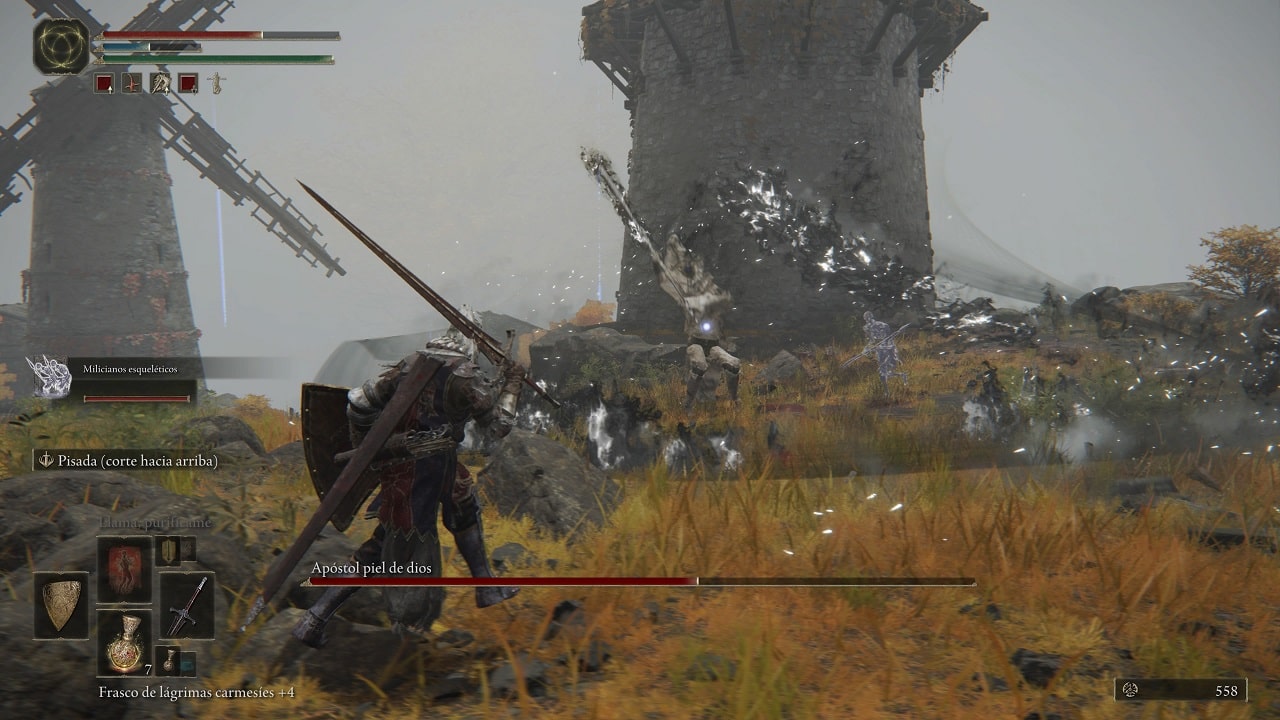This screenshot has width=1280, height=720.
Task: Click the glowing Great Rune emblem
Action: point(60,46)
